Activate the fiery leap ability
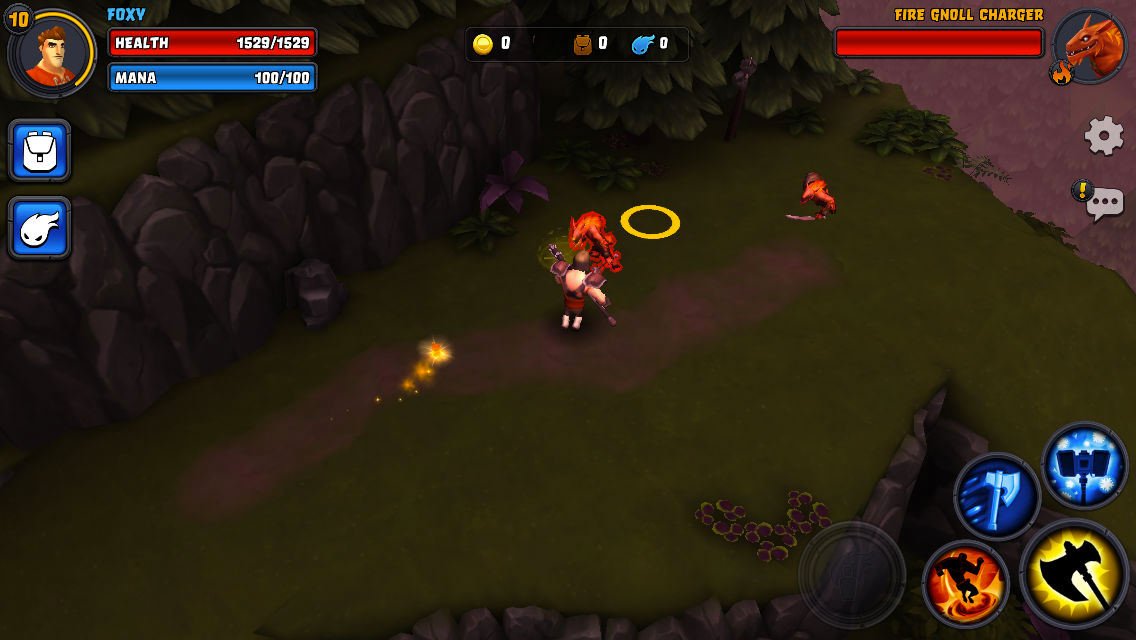This screenshot has height=640, width=1136. pos(965,583)
